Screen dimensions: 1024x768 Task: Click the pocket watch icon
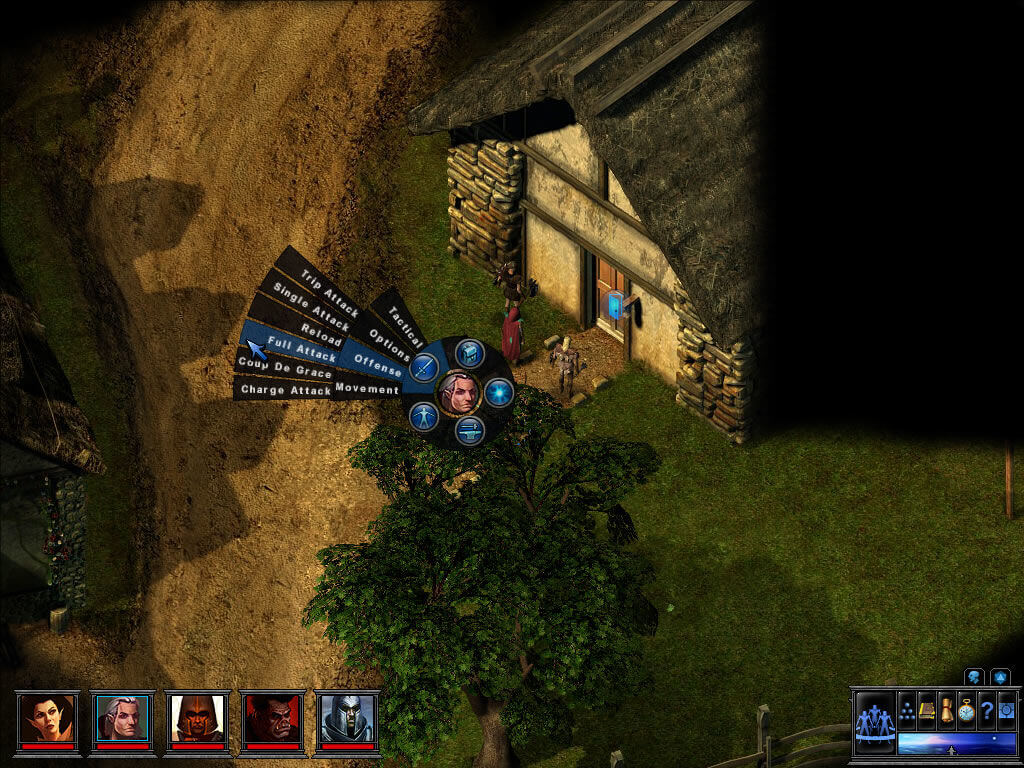click(966, 710)
